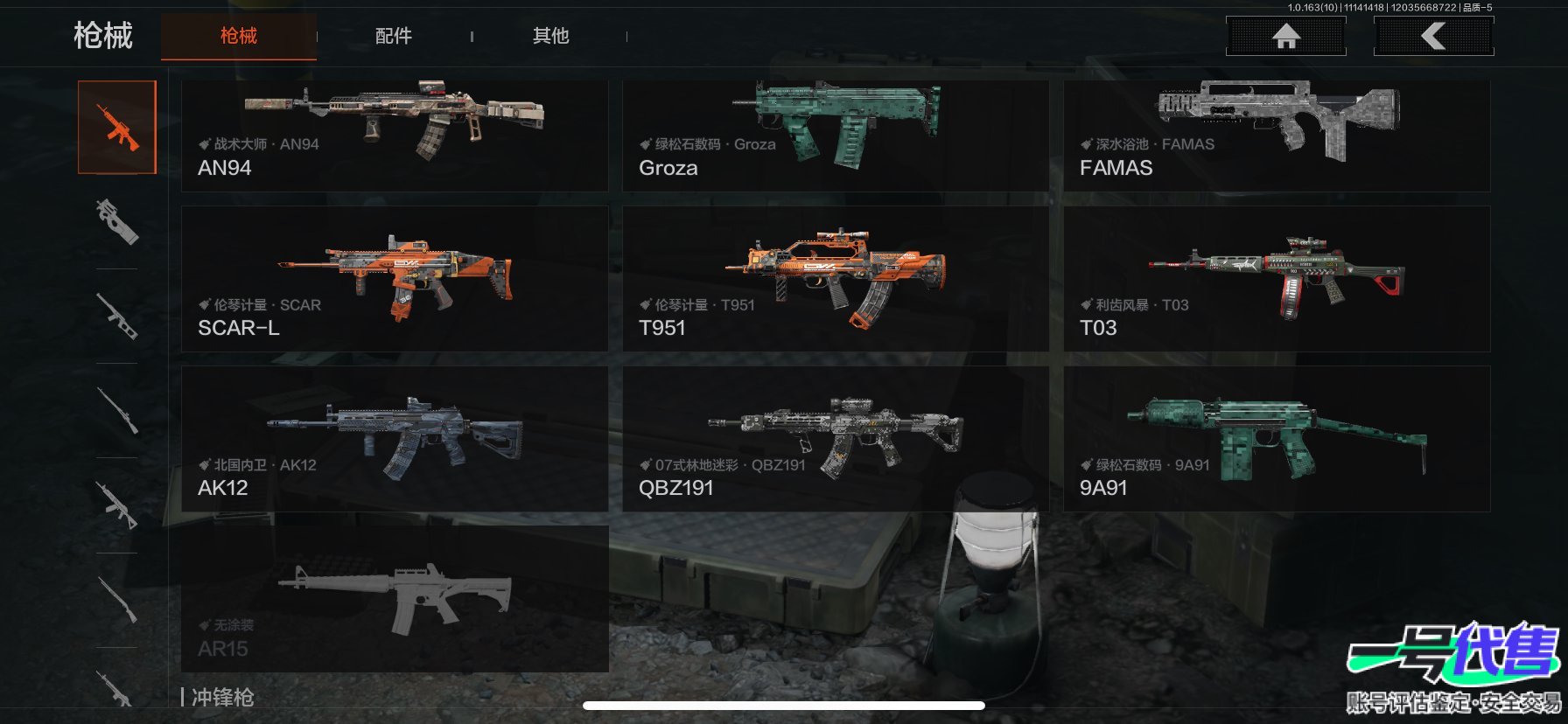Select the greyed-out AR15 card
The height and width of the screenshot is (724, 1568).
(x=394, y=599)
